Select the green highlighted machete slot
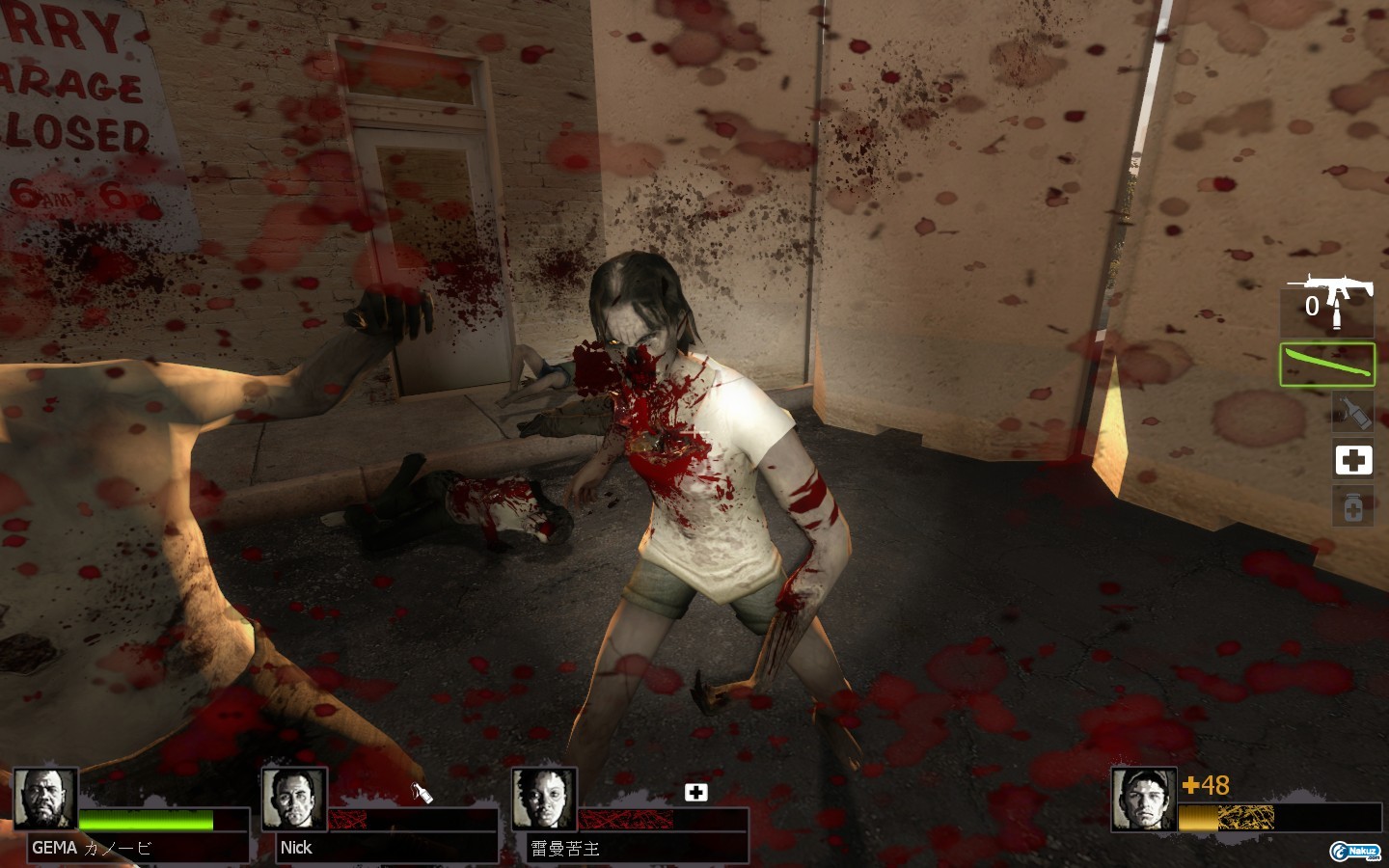Screen dimensions: 1389x868 coord(1326,365)
